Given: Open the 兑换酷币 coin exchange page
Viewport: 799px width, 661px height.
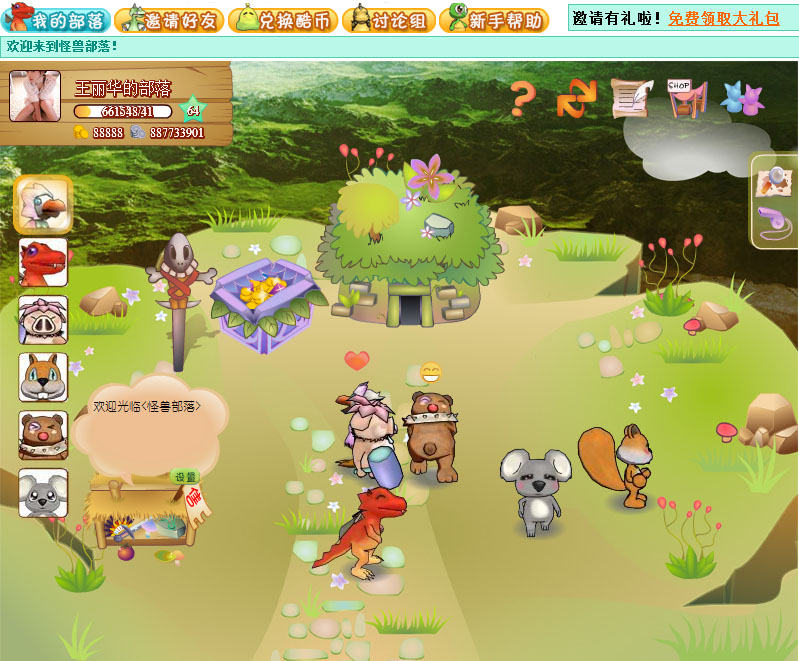Looking at the screenshot, I should pos(283,19).
